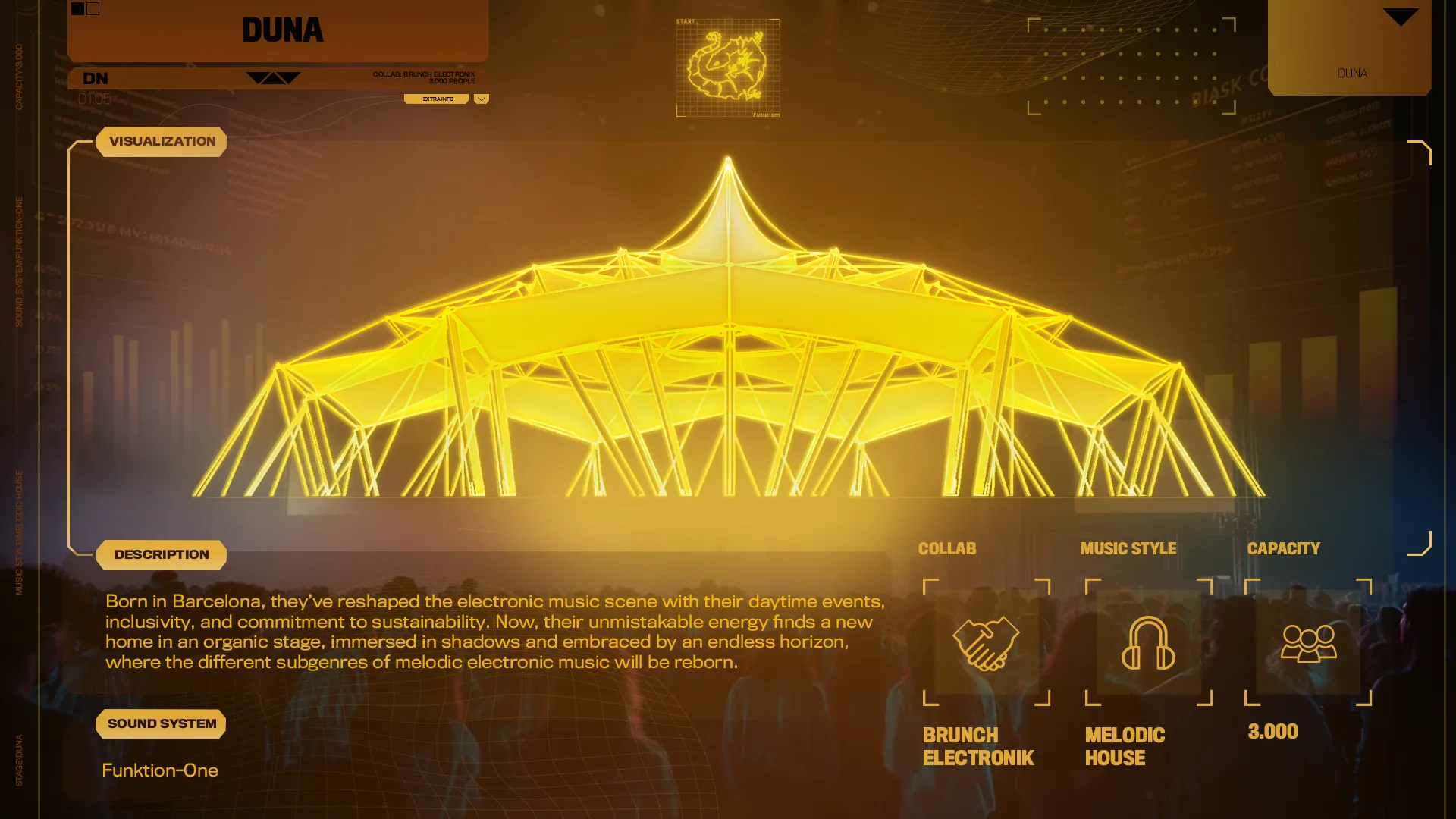Toggle the empty square above DUNA title
Screen dimensions: 1456x819
tap(93, 8)
